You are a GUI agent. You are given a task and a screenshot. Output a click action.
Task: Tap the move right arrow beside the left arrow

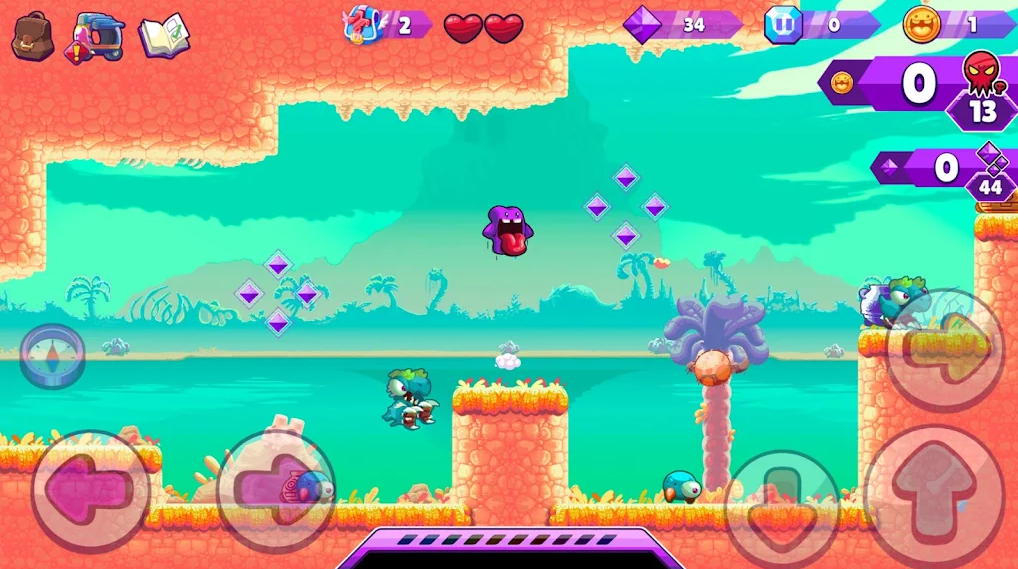tap(277, 490)
